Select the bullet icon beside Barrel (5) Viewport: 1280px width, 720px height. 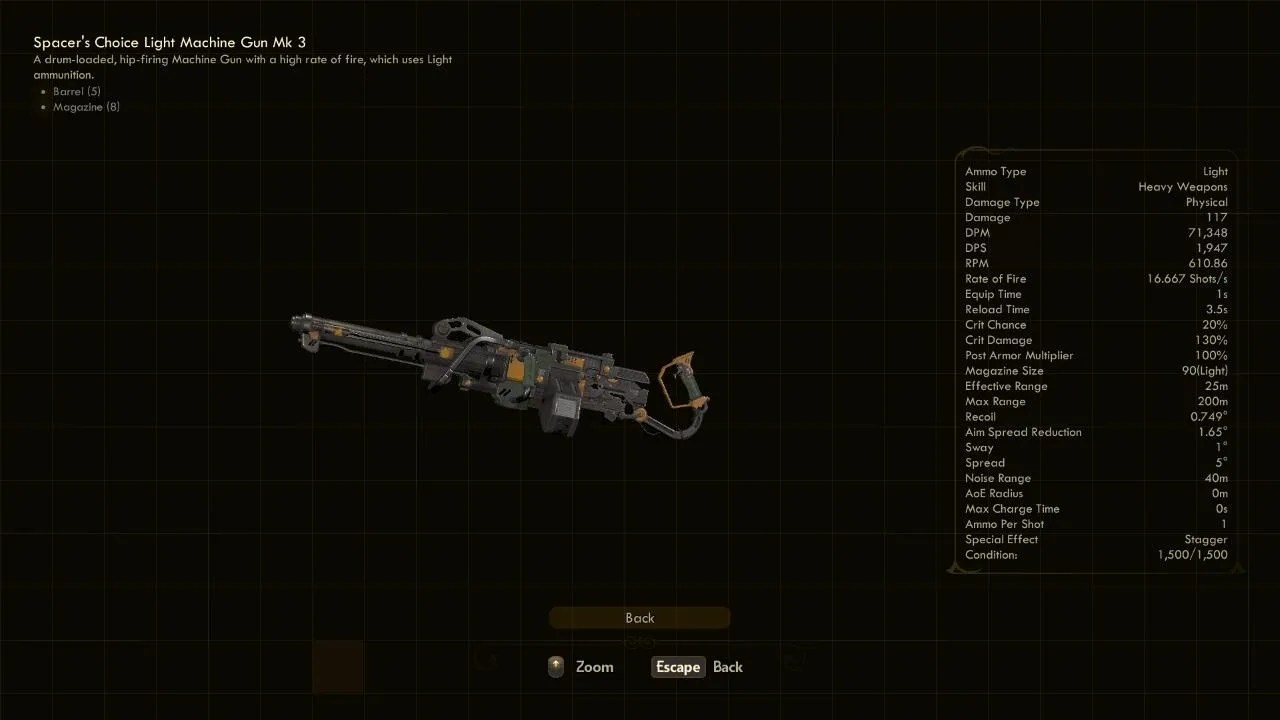(44, 91)
